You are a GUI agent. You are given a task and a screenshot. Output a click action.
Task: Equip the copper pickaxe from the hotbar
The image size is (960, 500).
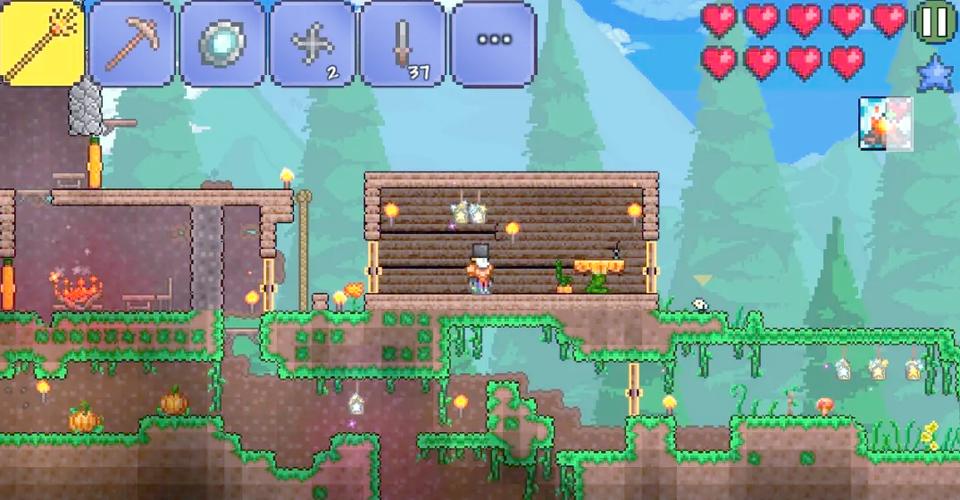point(131,43)
